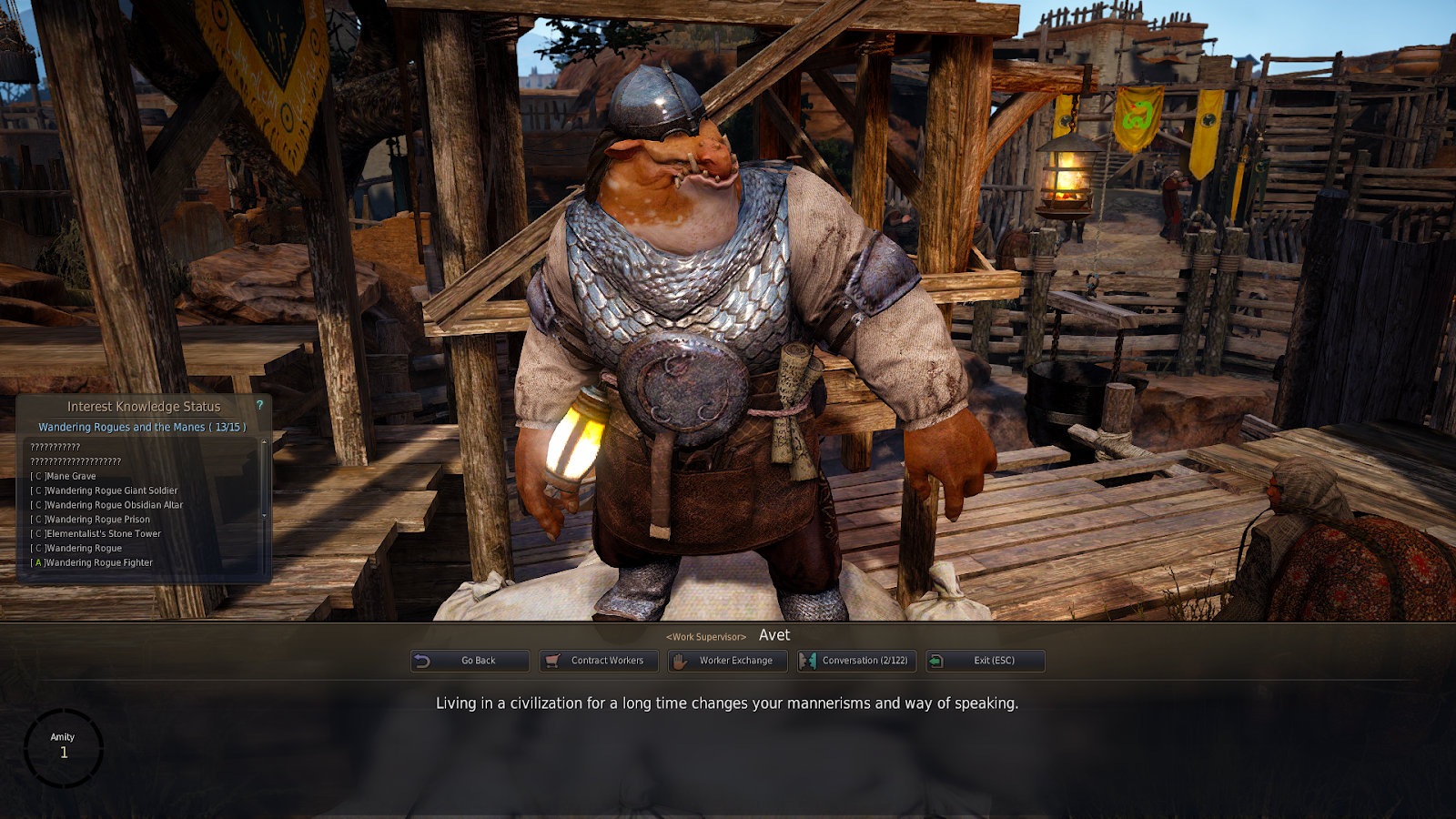Select the Wandering Rogue Fighter entry
1456x819 pixels.
coord(98,563)
